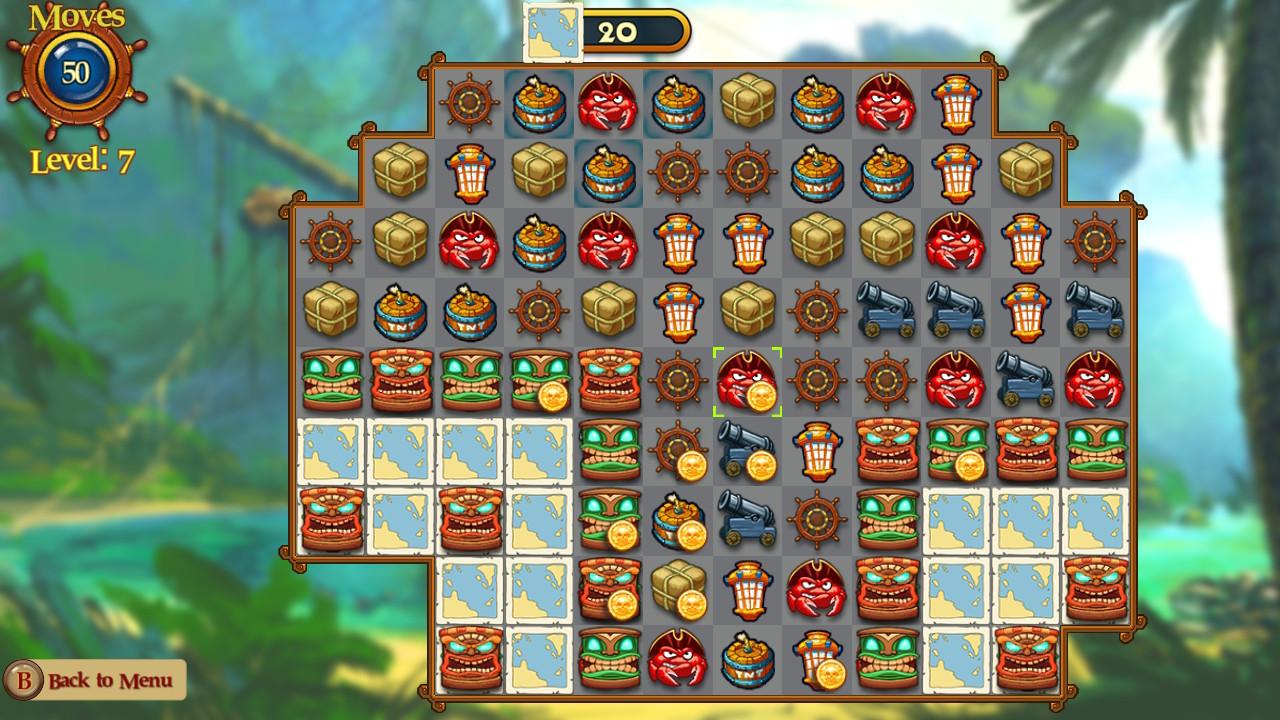Click a ship wheel tile in the top-left corner
1280x720 pixels.
pyautogui.click(x=469, y=104)
